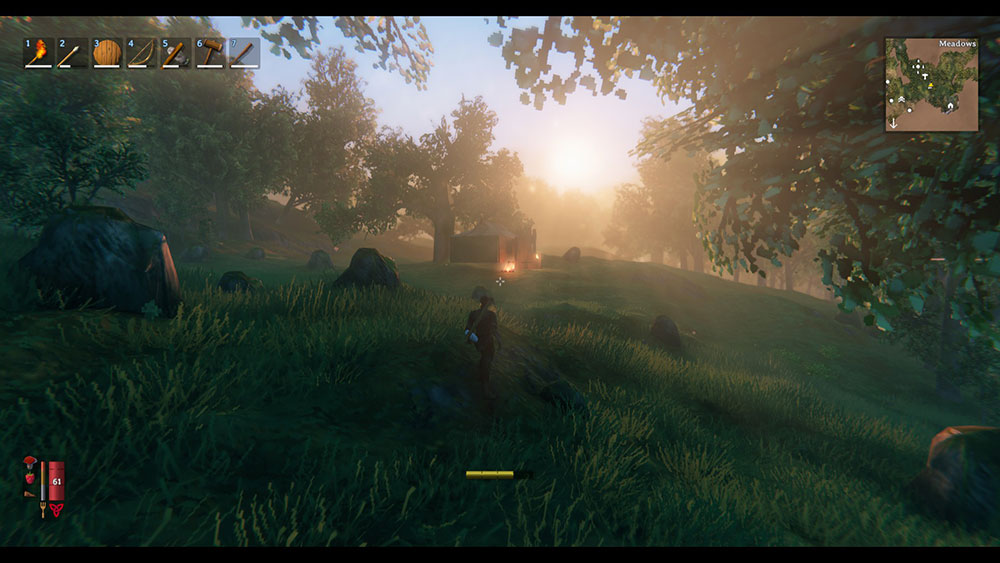Open the Meadows minimap
Image resolution: width=1000 pixels, height=563 pixels.
[x=931, y=85]
